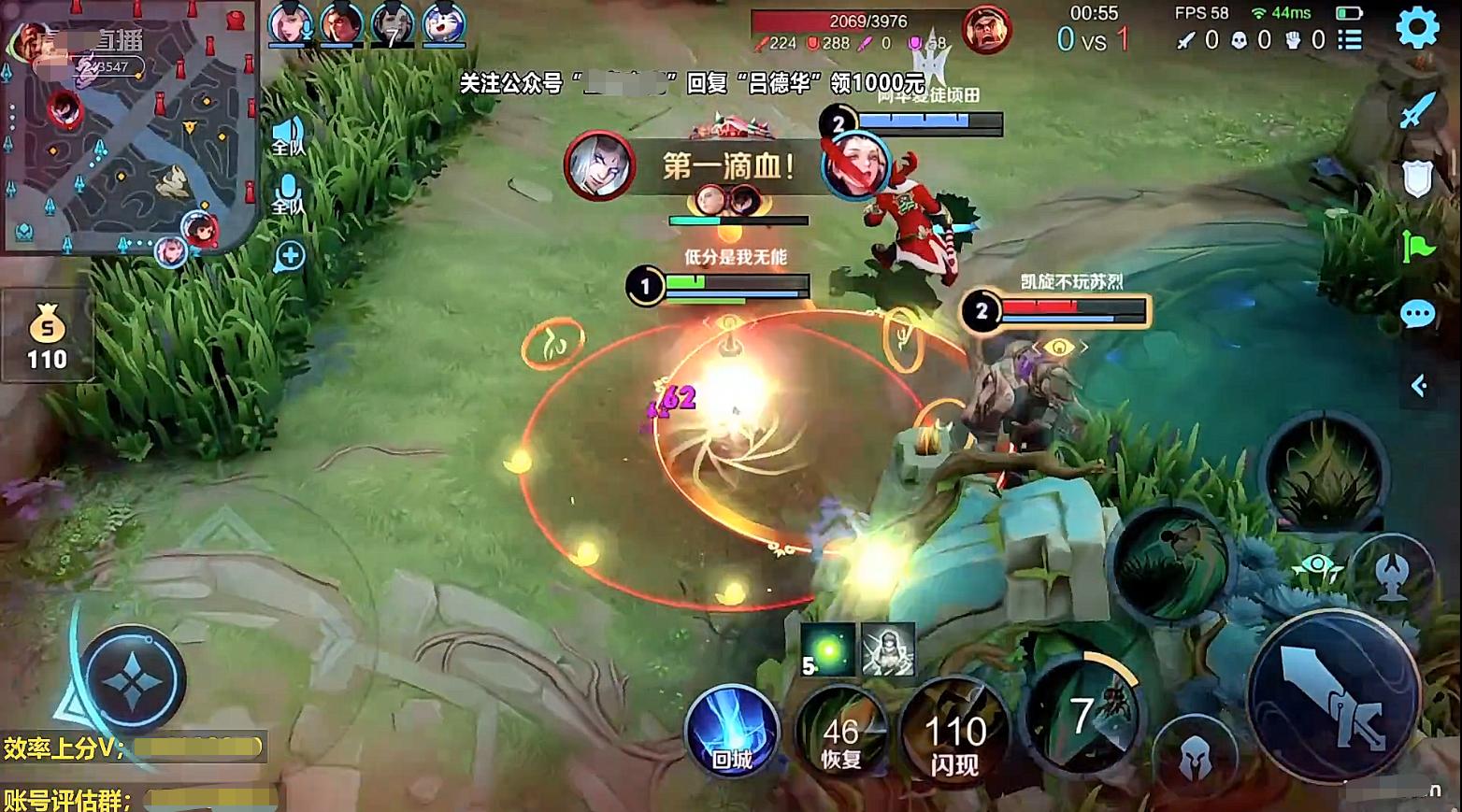This screenshot has height=812, width=1462.
Task: Open the chat bubble with plus sign
Action: coord(290,256)
